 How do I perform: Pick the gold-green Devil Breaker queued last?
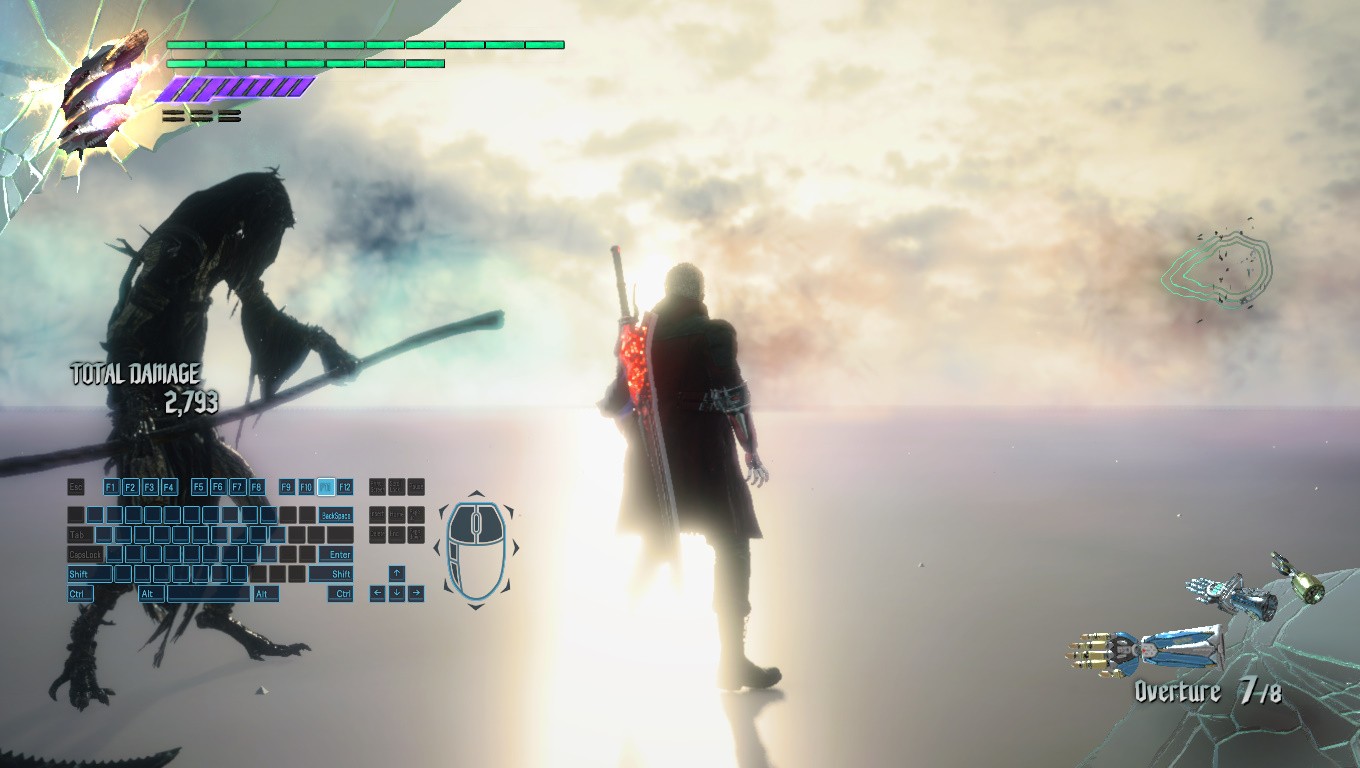pyautogui.click(x=1298, y=579)
